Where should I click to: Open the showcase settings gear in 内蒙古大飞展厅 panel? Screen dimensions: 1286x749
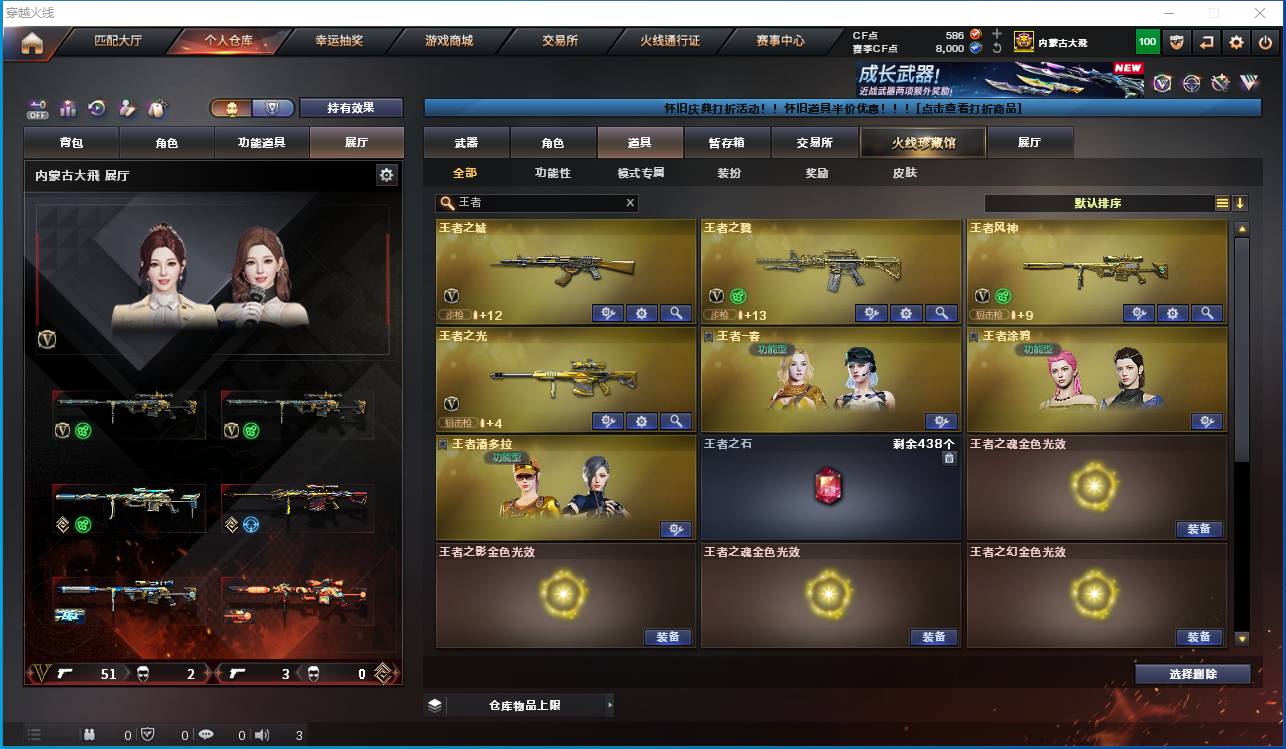point(386,174)
